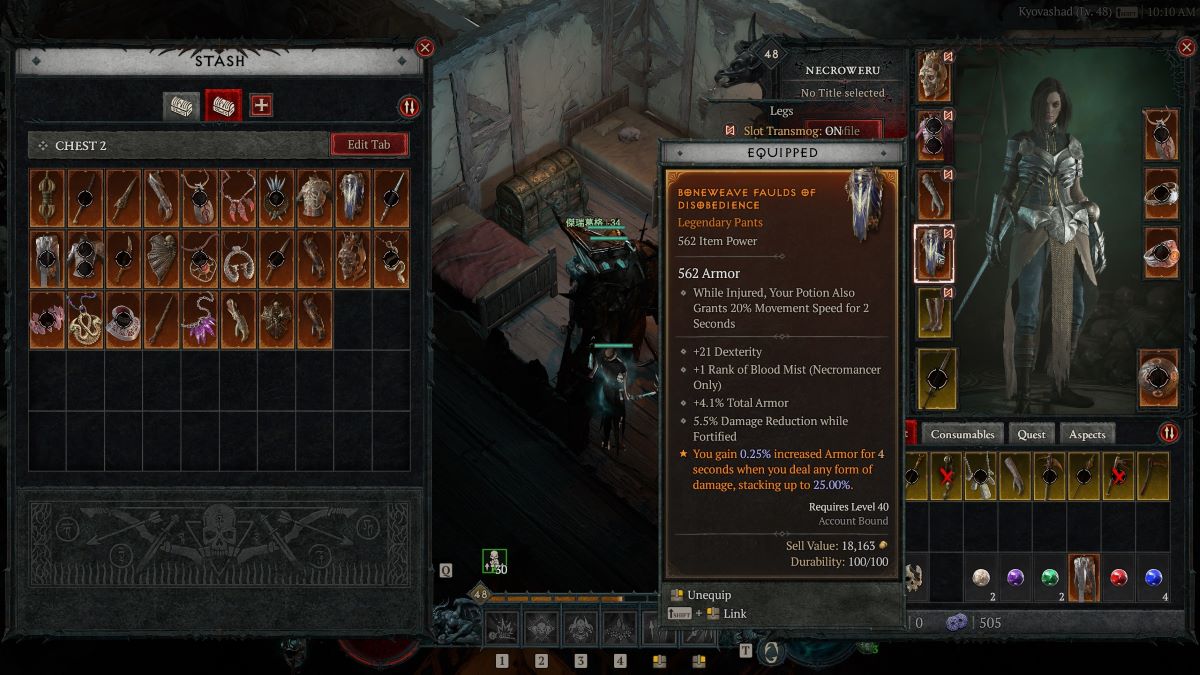Image resolution: width=1200 pixels, height=675 pixels.
Task: Add a new stash tab with the plus button
Action: (x=261, y=105)
